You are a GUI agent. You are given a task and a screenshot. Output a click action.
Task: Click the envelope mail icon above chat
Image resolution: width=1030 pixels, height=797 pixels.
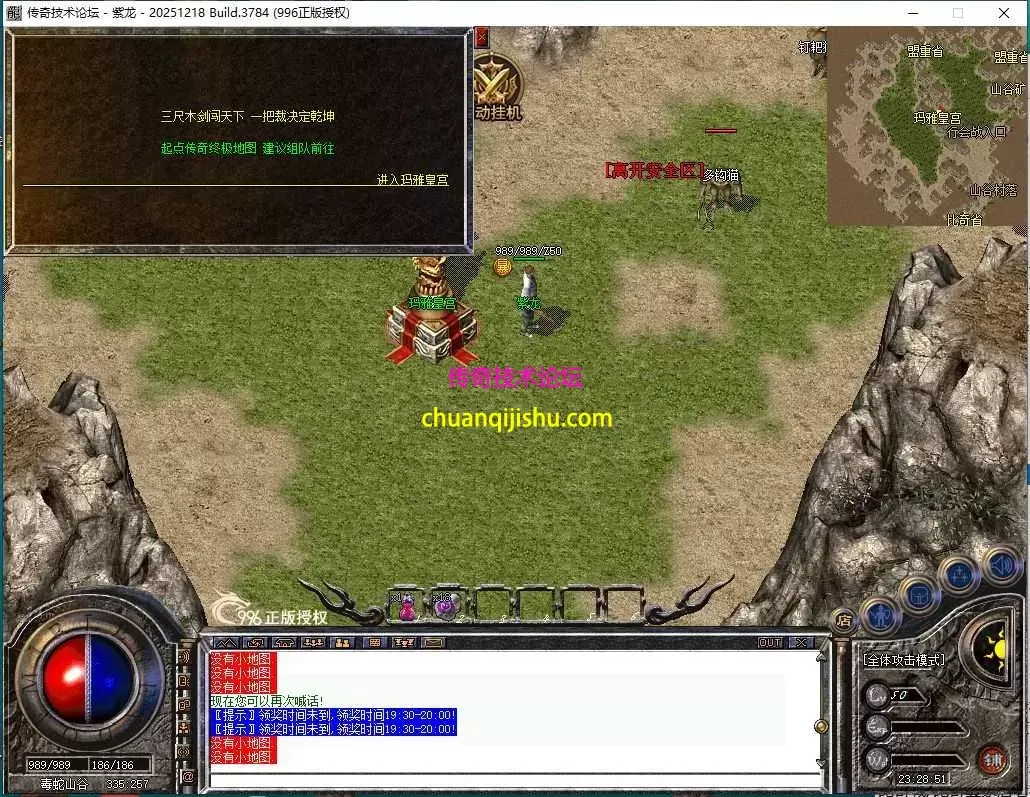[433, 642]
